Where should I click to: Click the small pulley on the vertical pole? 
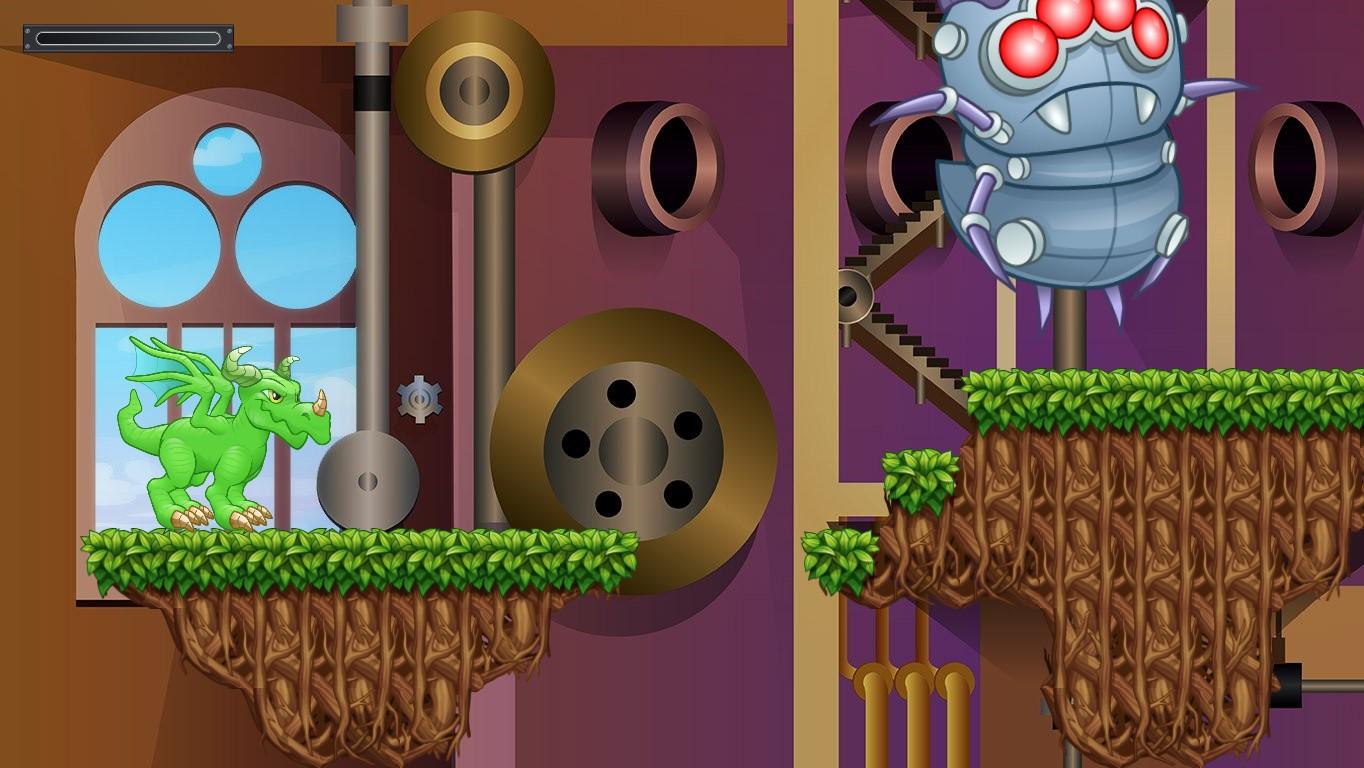pyautogui.click(x=369, y=480)
